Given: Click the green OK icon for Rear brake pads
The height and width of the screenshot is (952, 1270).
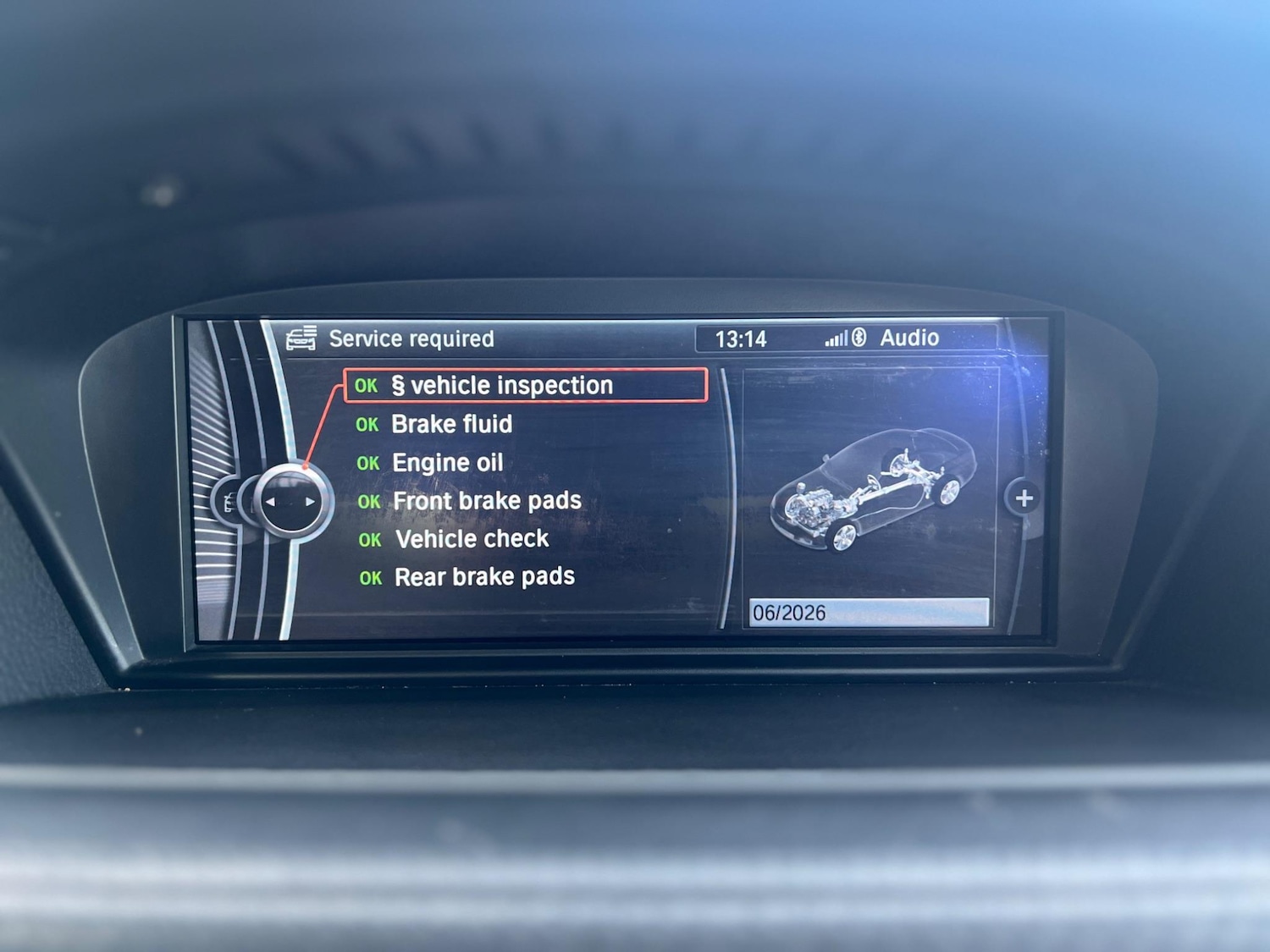Looking at the screenshot, I should click(x=370, y=578).
